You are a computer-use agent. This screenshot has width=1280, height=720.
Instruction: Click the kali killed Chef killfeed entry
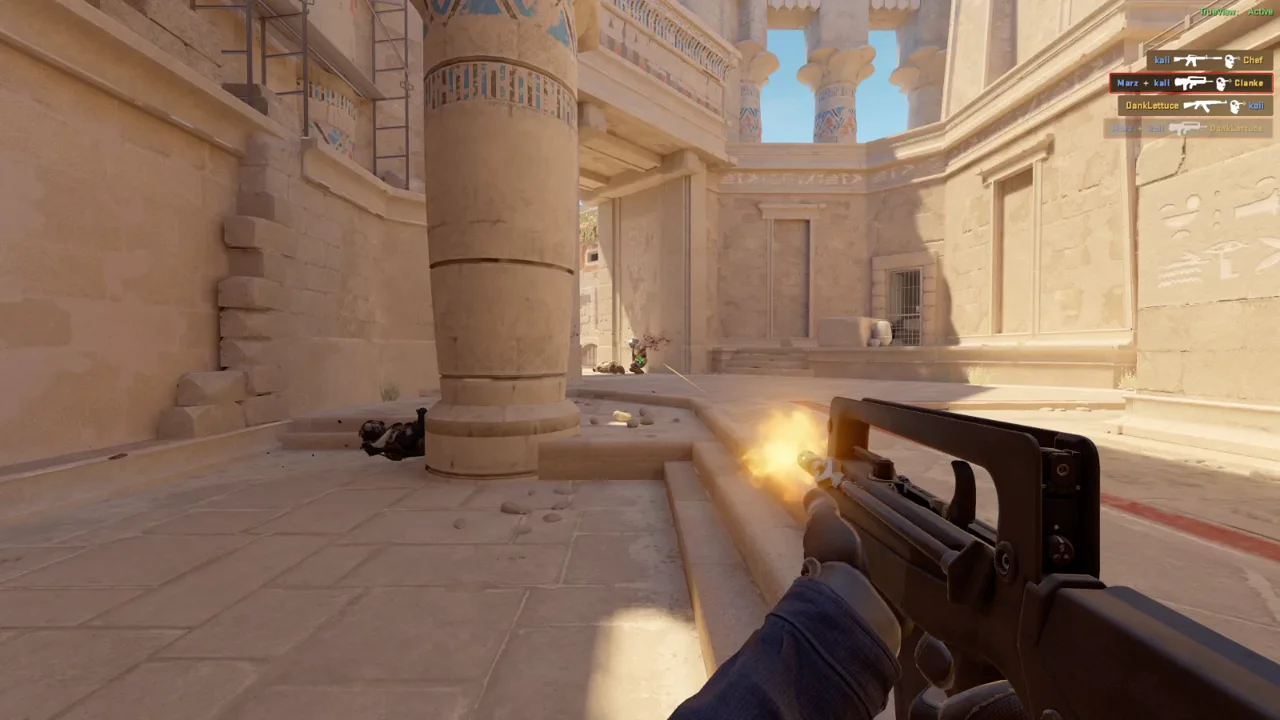(x=1209, y=60)
